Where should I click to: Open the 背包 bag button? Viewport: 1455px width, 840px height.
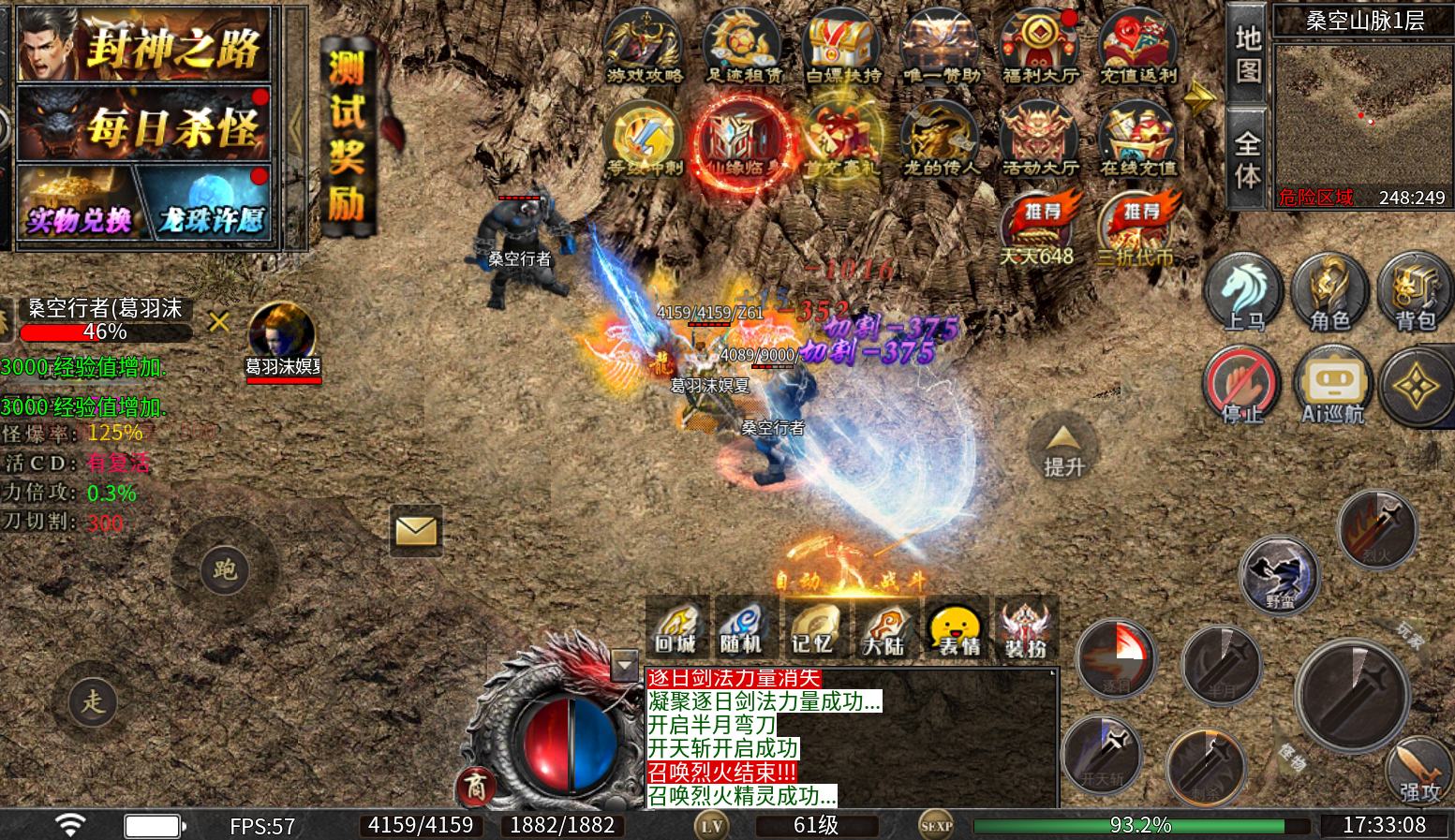click(x=1415, y=292)
